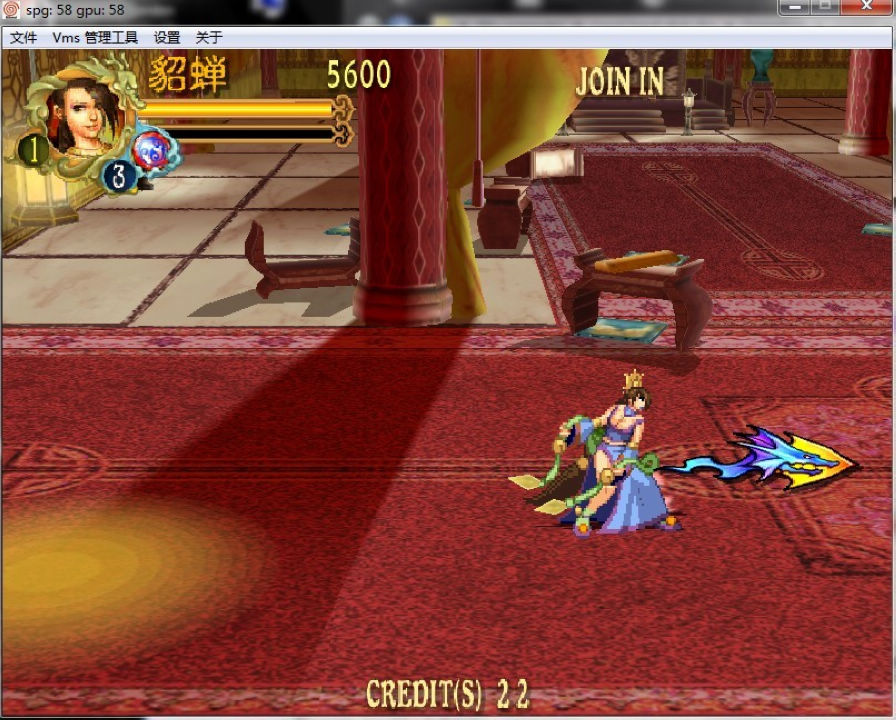The image size is (896, 720).
Task: Click the JOIN IN player two prompt
Action: 619,82
